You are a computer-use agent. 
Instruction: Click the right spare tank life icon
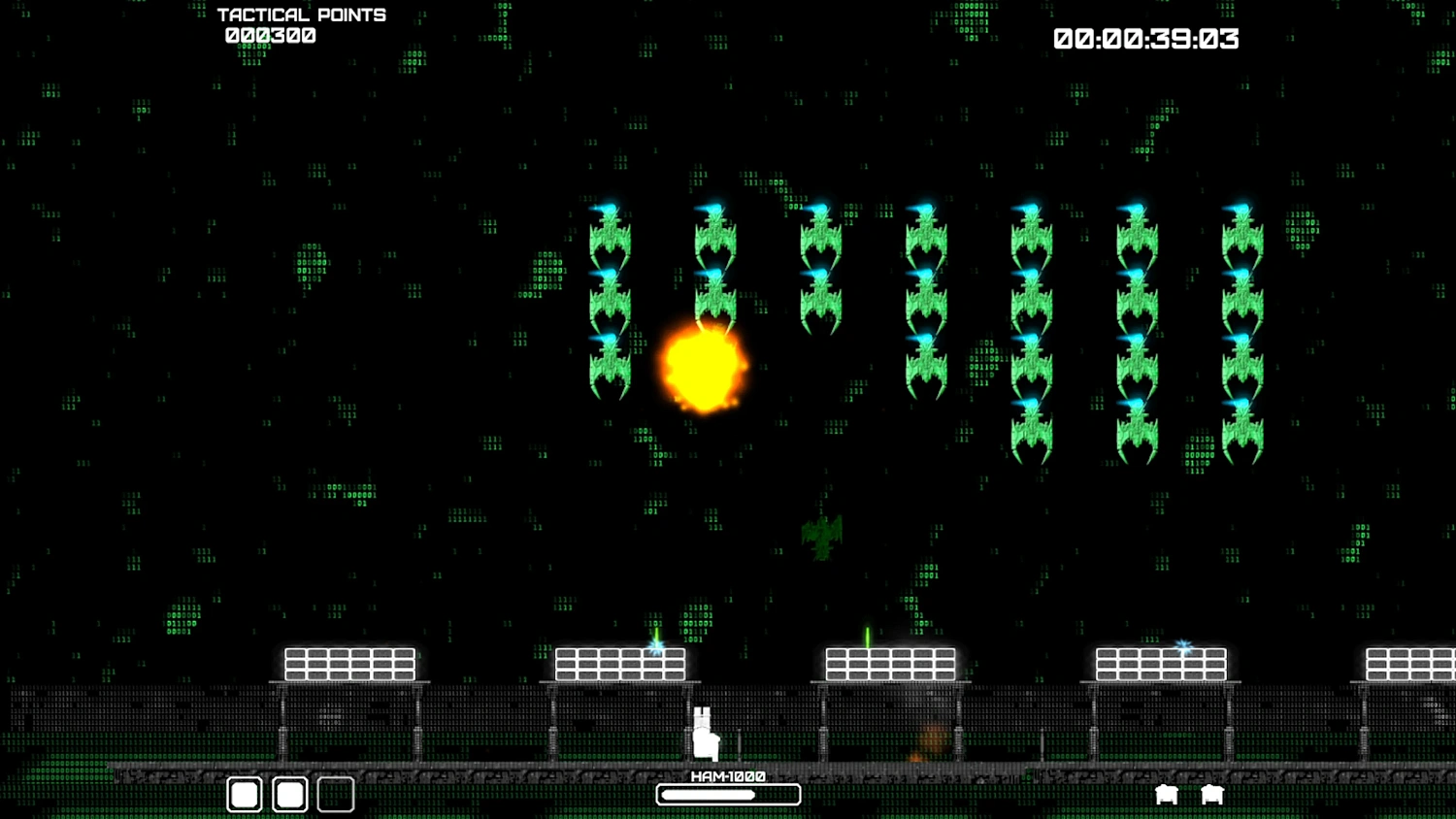[1211, 794]
